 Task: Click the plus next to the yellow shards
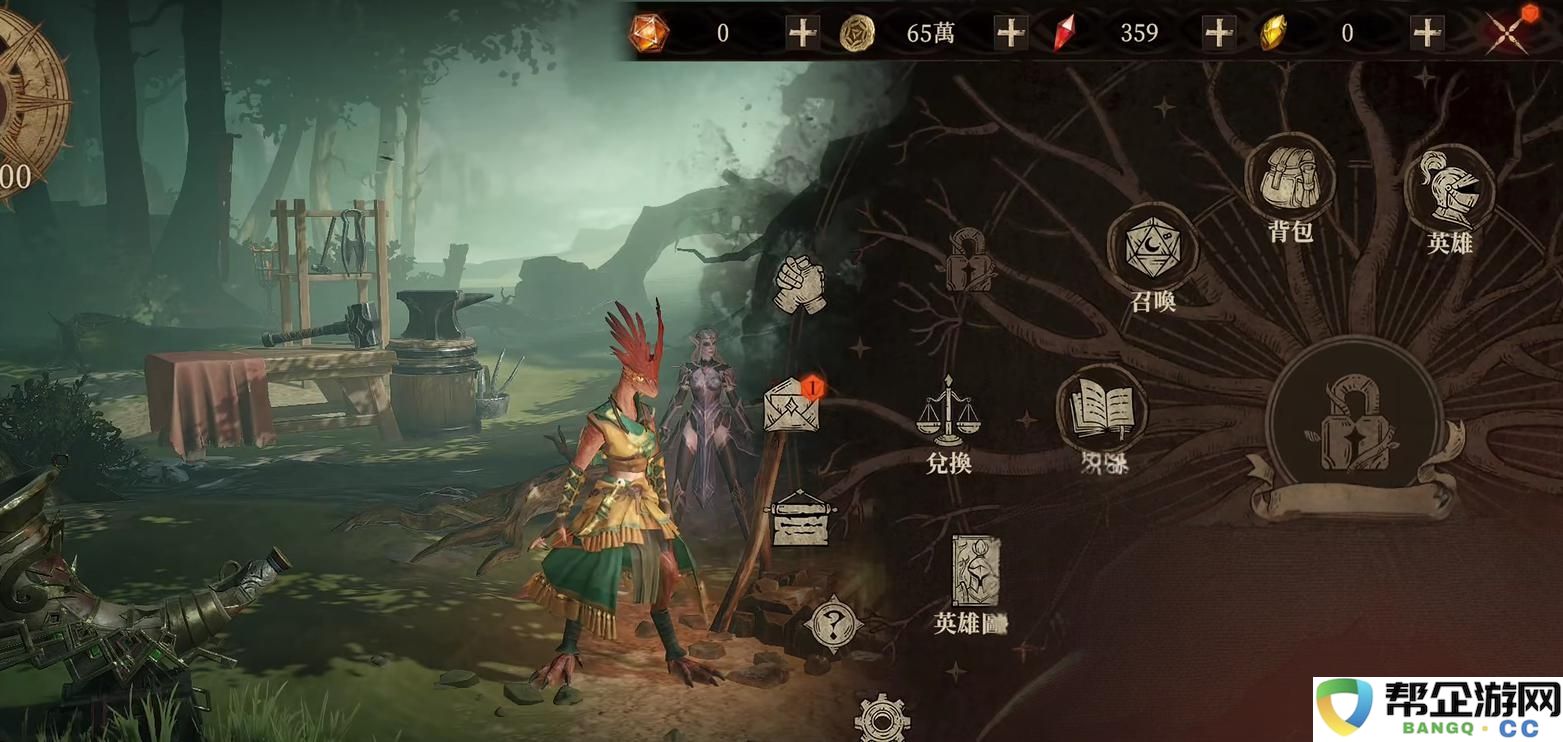coord(1425,32)
